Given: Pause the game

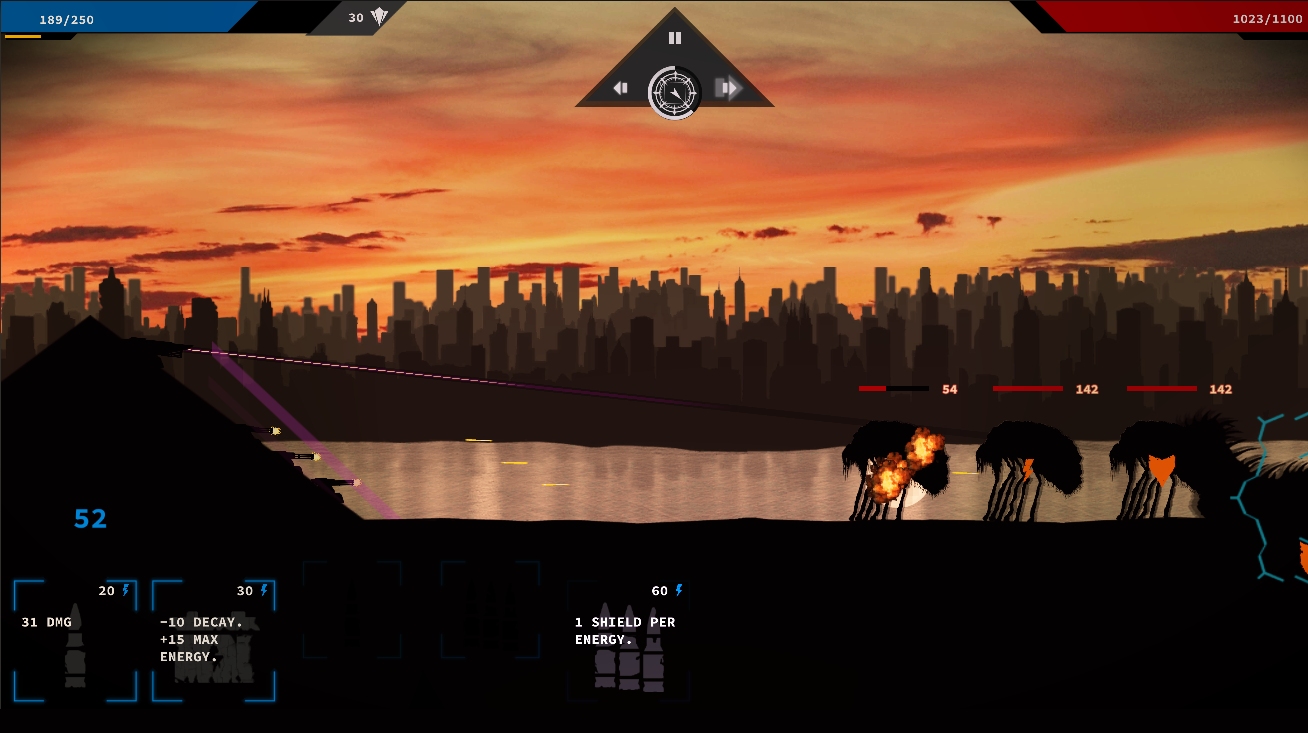Looking at the screenshot, I should pyautogui.click(x=674, y=38).
